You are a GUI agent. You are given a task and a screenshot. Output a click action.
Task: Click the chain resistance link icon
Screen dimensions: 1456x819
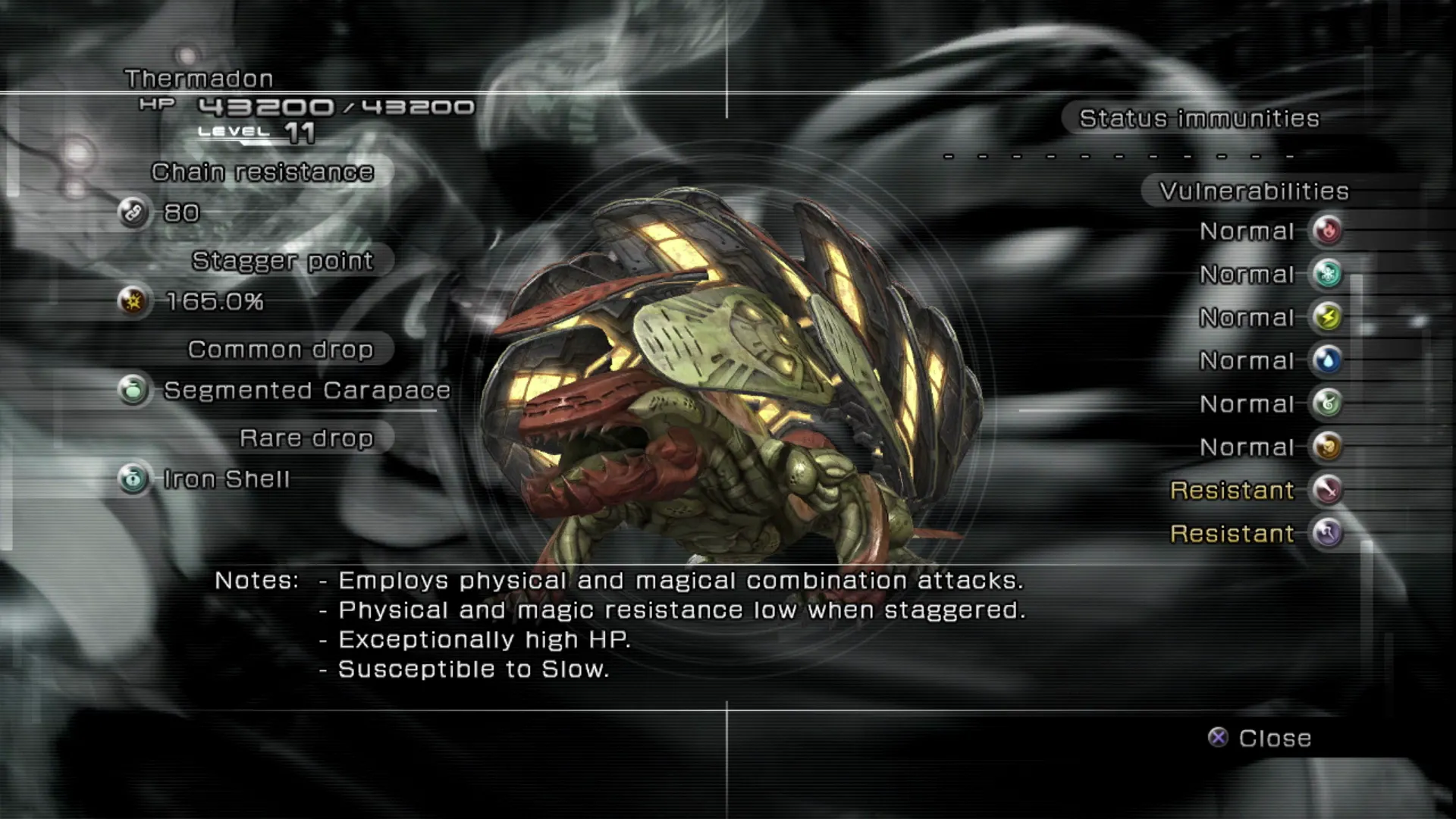133,213
